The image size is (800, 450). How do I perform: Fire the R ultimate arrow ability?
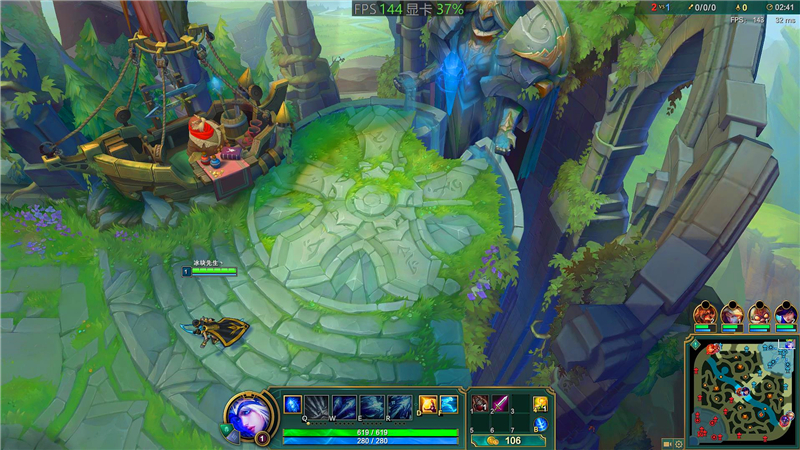click(x=400, y=406)
